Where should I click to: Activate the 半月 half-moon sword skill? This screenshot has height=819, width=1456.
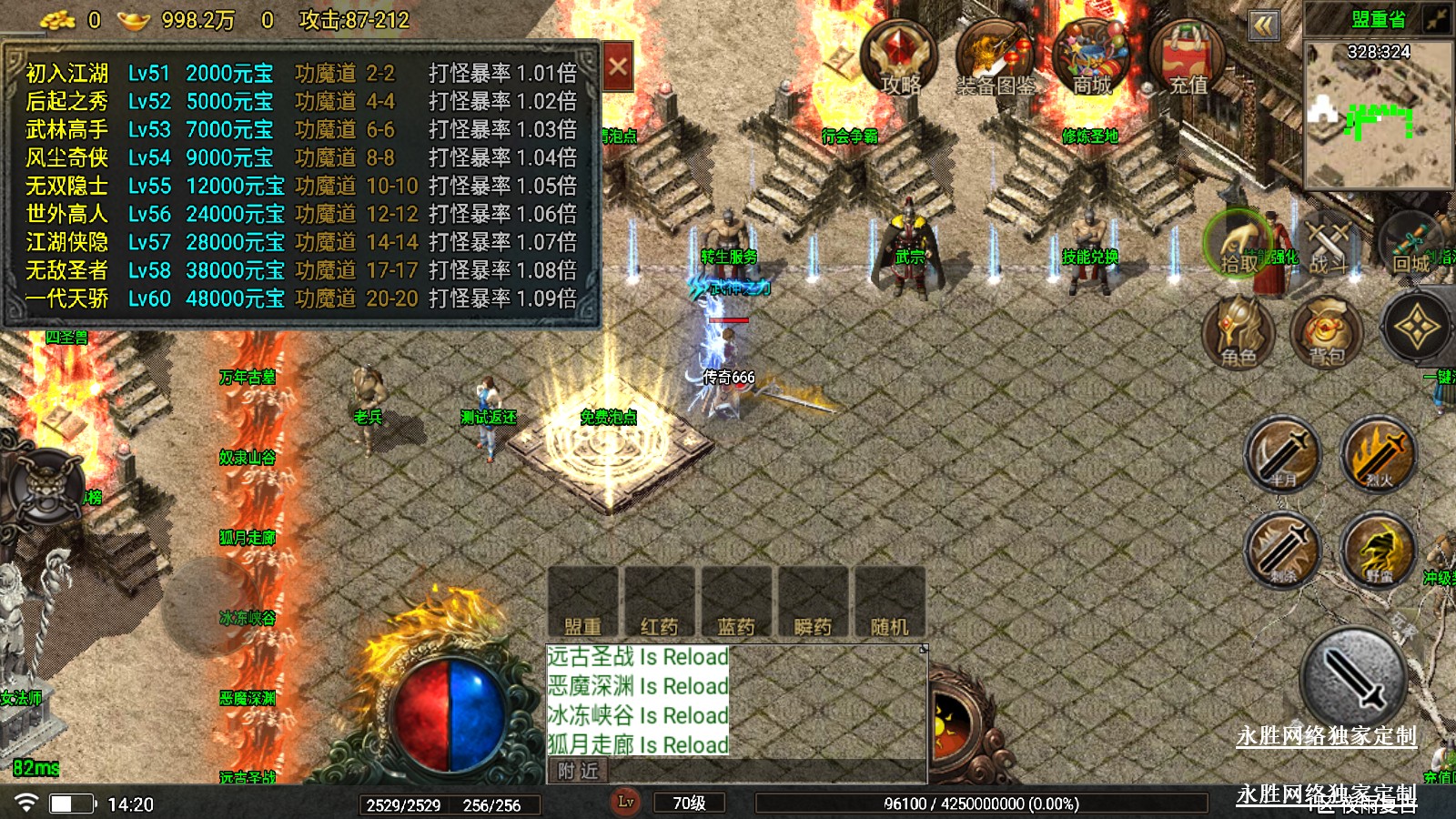(x=1283, y=454)
